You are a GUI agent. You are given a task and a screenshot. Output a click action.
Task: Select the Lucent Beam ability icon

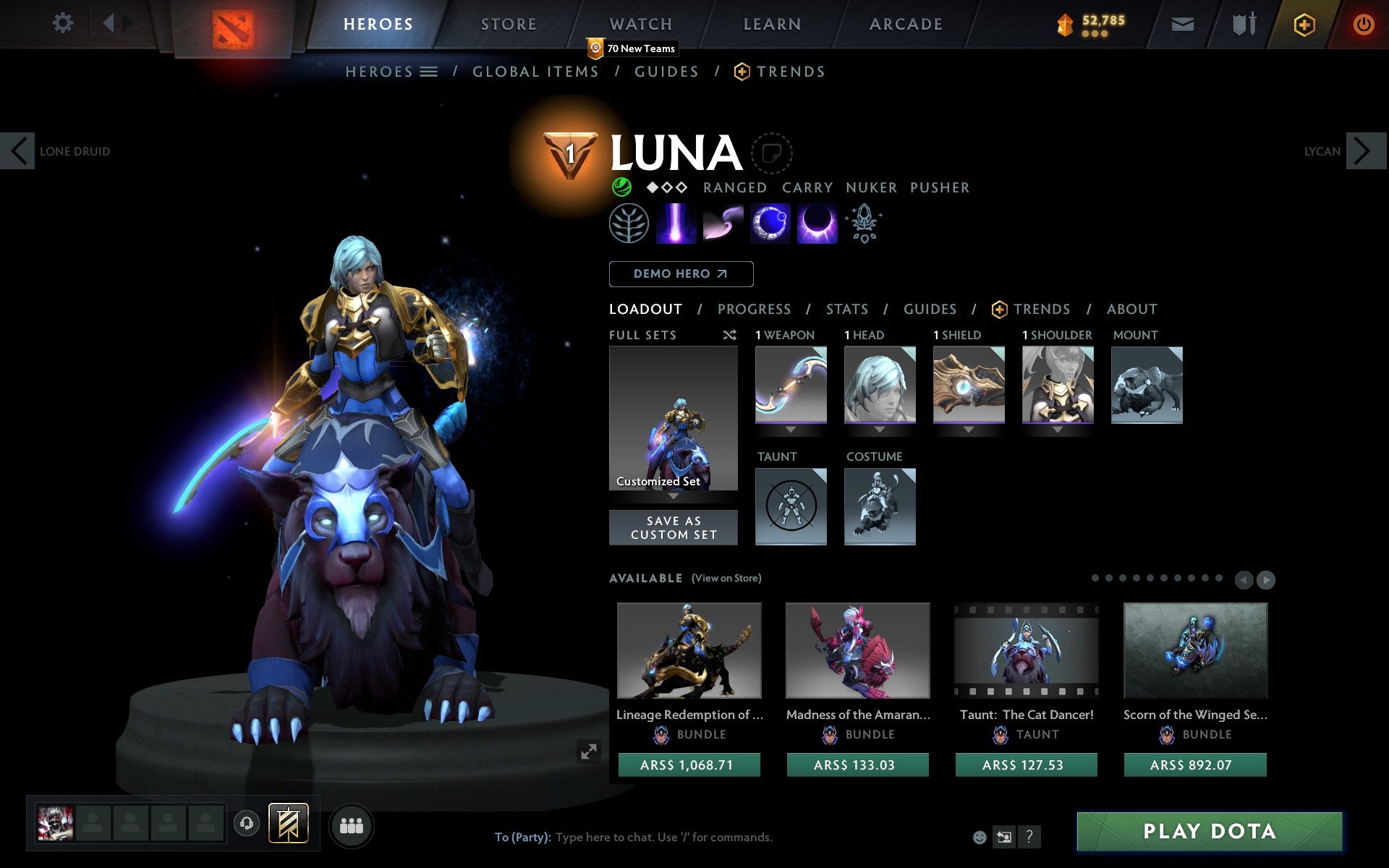(x=675, y=224)
